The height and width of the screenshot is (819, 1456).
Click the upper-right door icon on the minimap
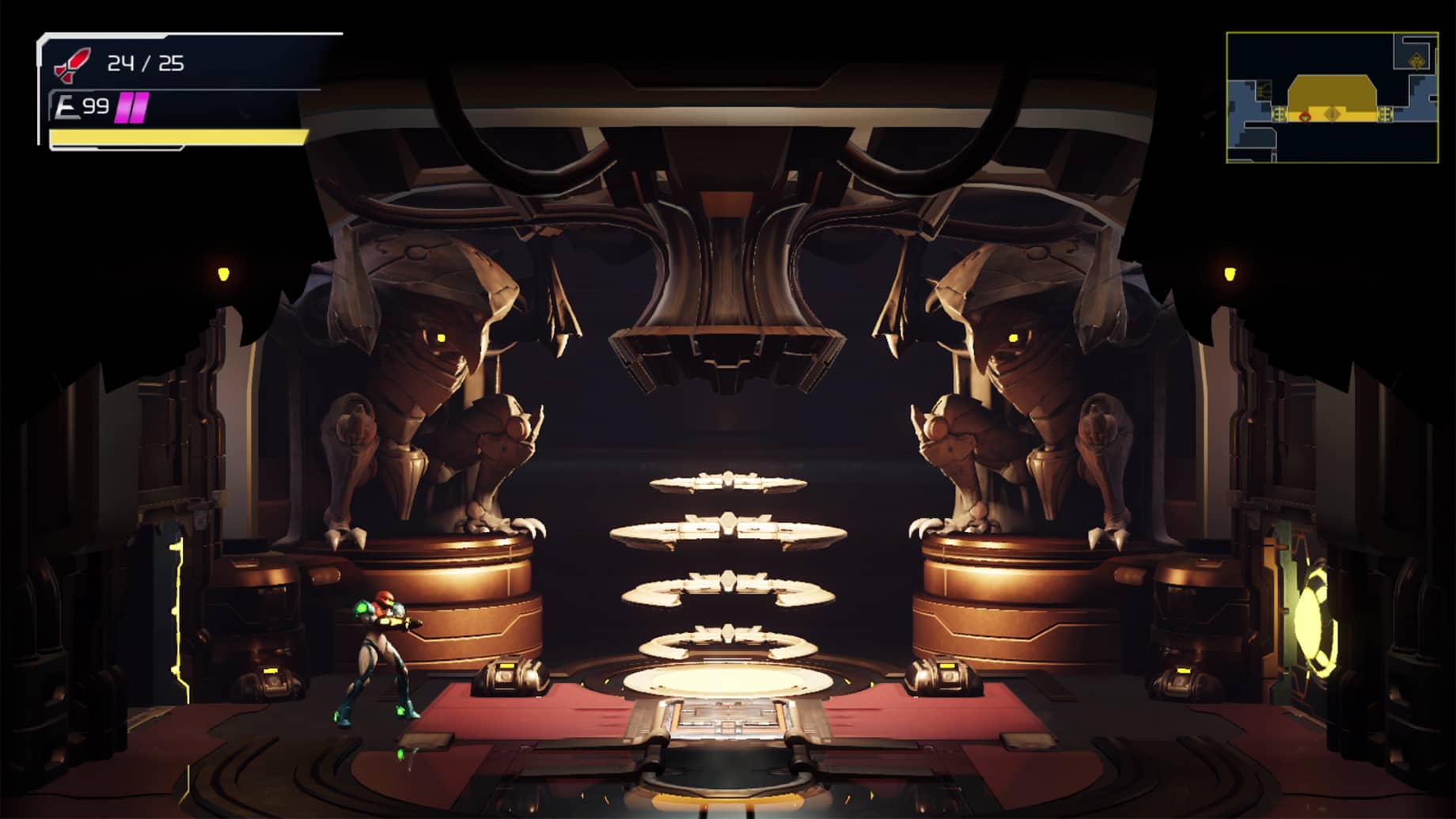(1416, 60)
